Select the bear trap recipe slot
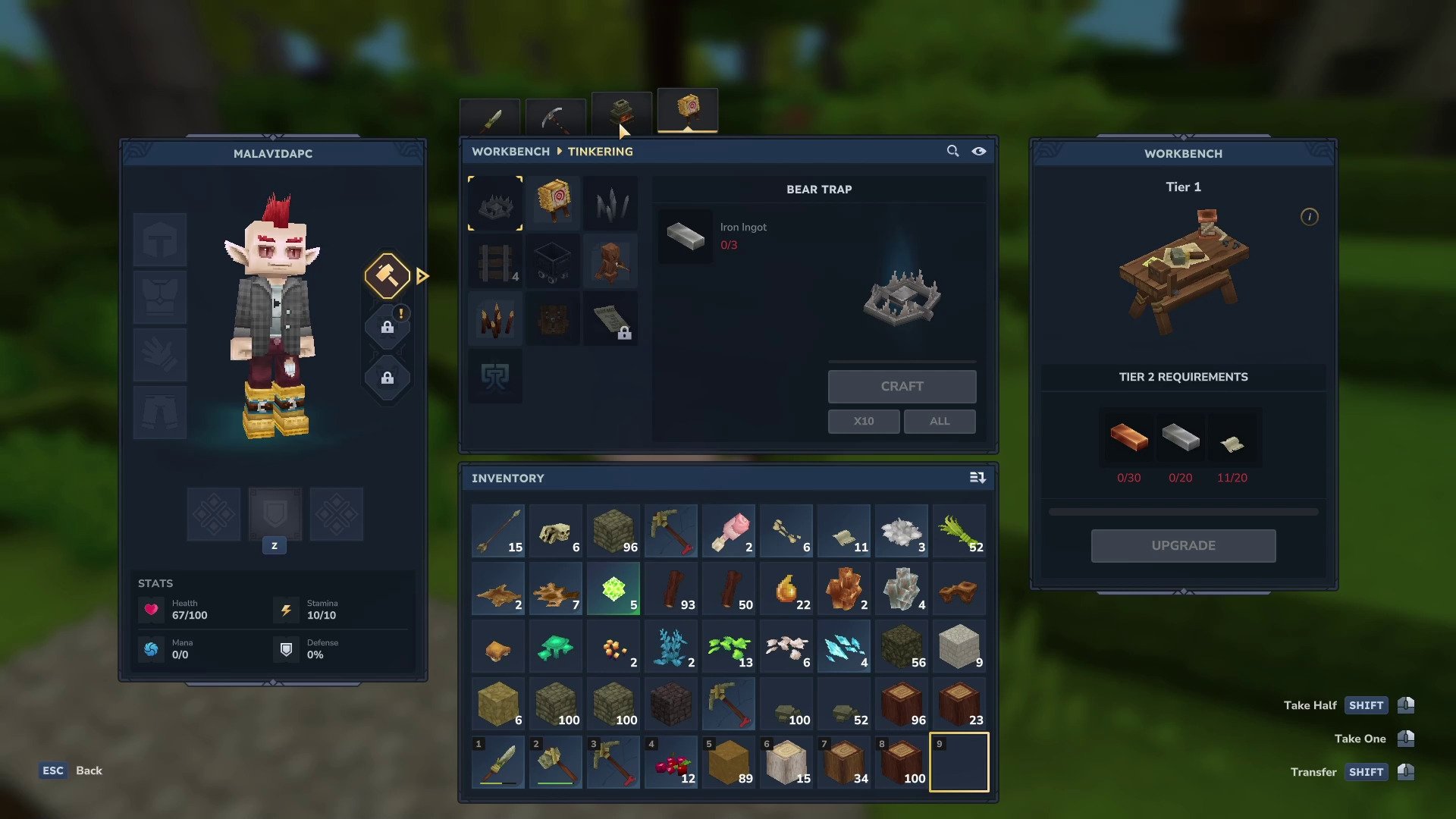The image size is (1456, 819). 495,203
